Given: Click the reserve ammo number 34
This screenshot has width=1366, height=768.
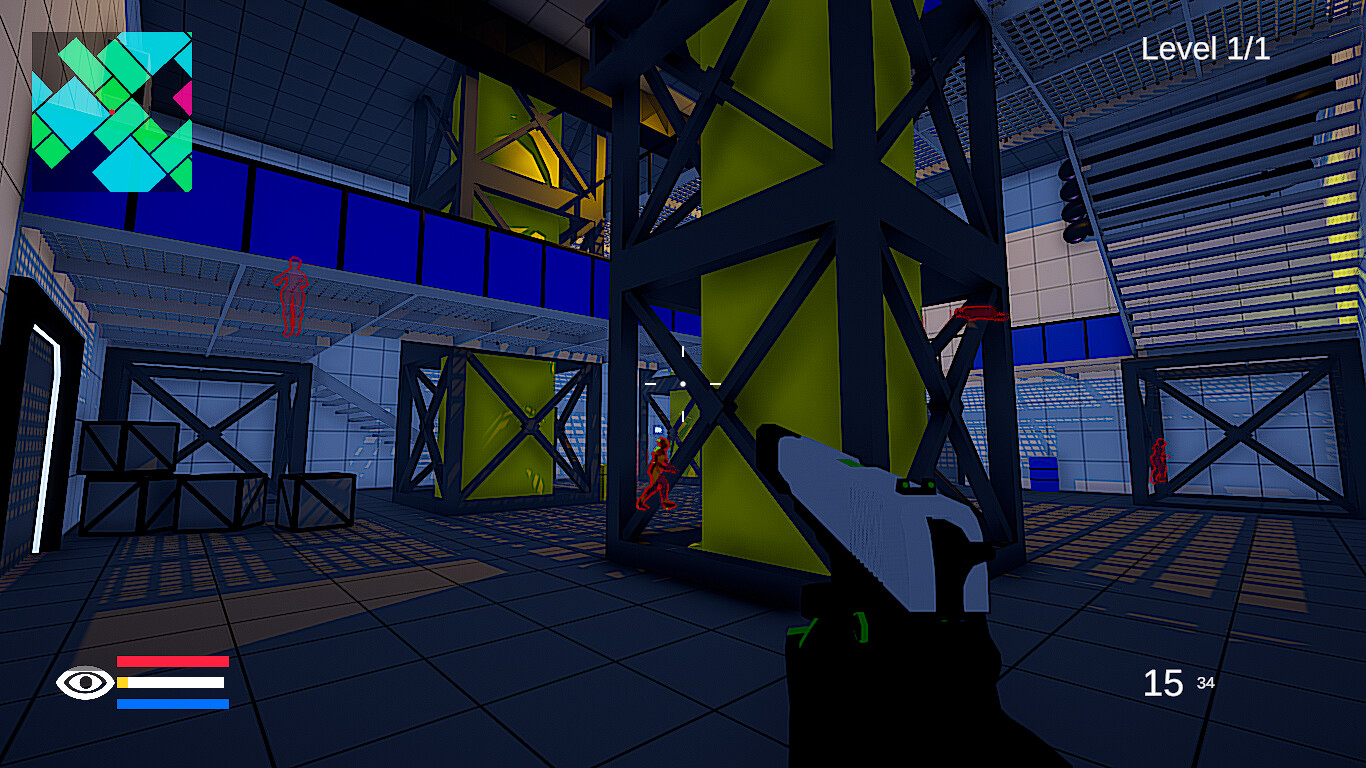Looking at the screenshot, I should (1206, 683).
